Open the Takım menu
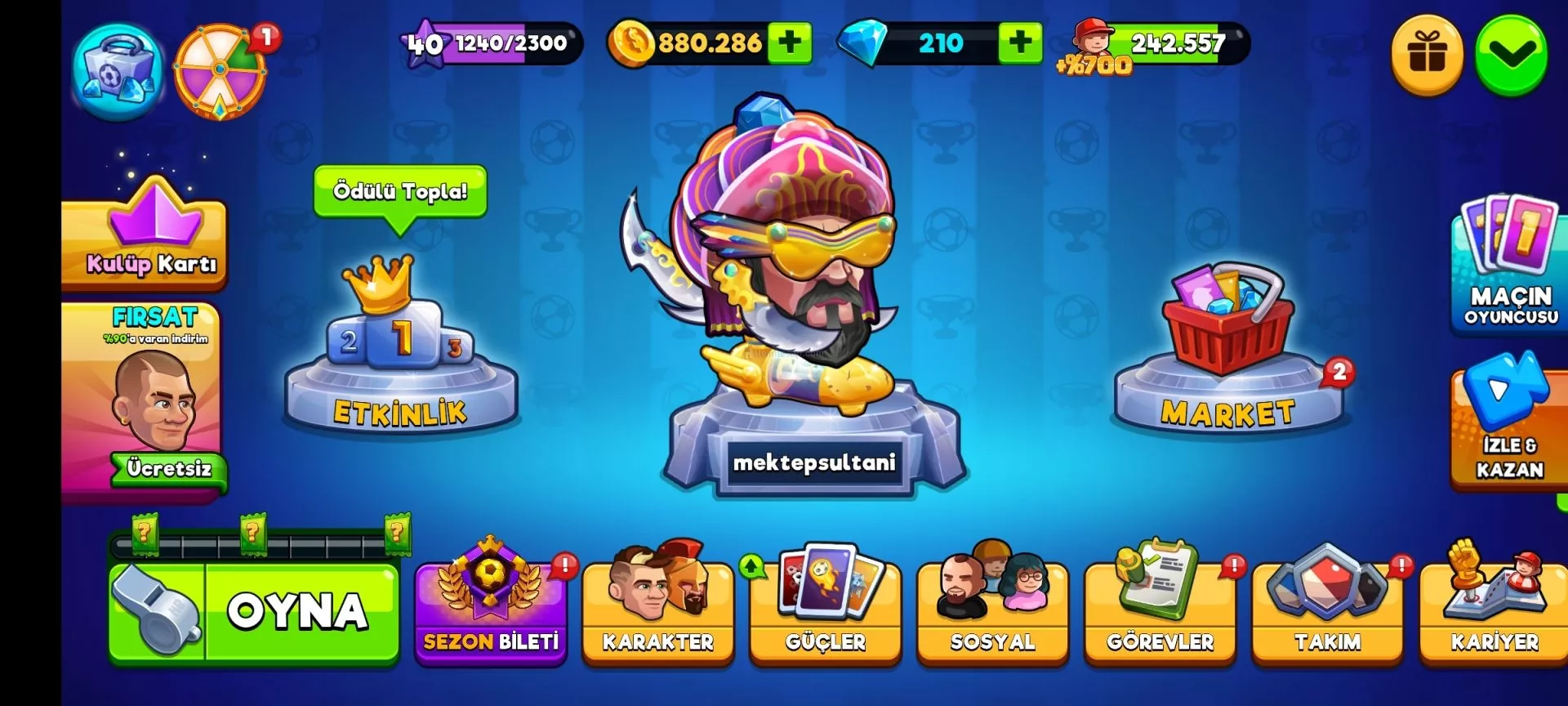This screenshot has height=706, width=1568. (x=1328, y=613)
